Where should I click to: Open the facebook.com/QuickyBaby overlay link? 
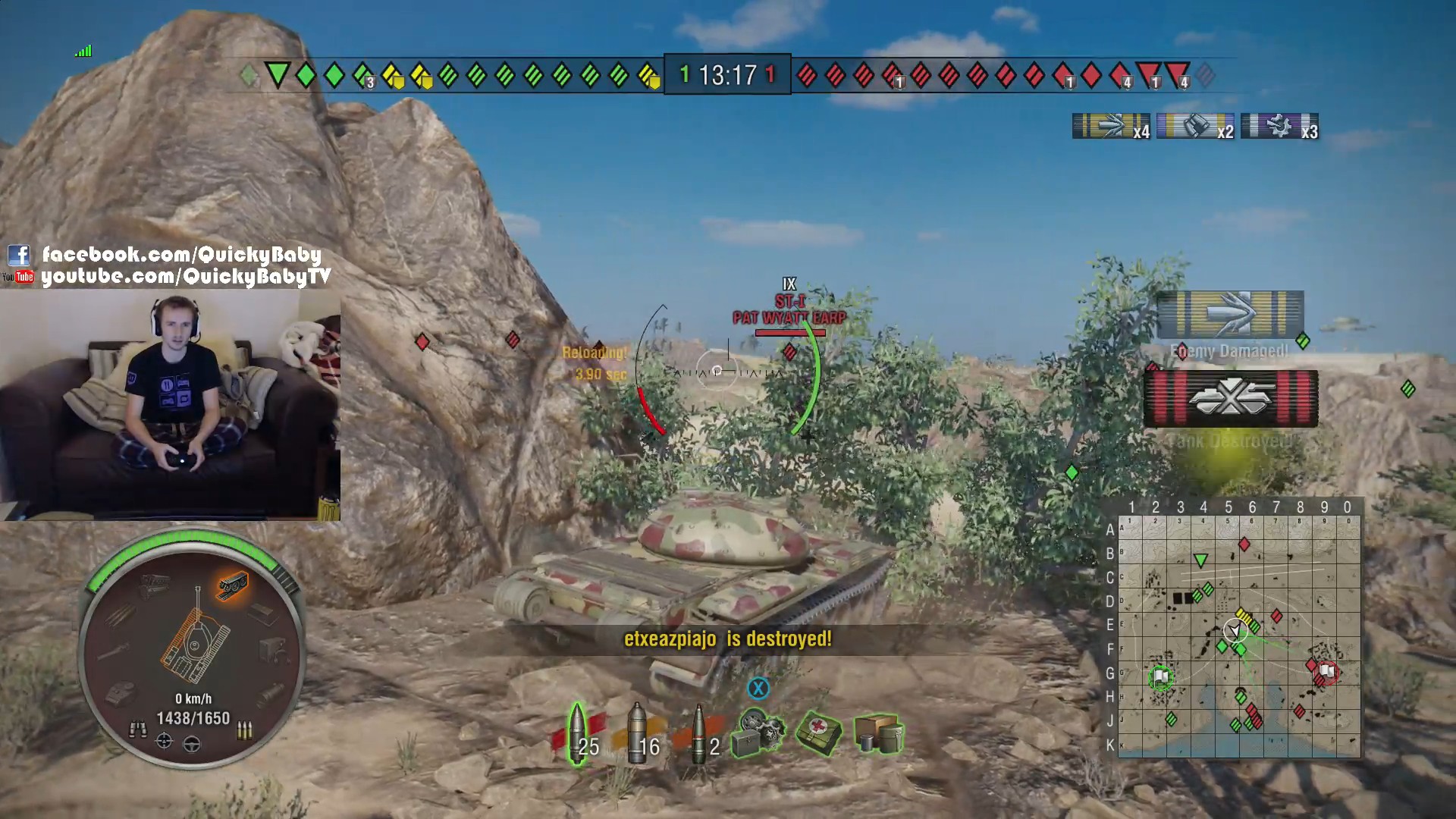181,254
